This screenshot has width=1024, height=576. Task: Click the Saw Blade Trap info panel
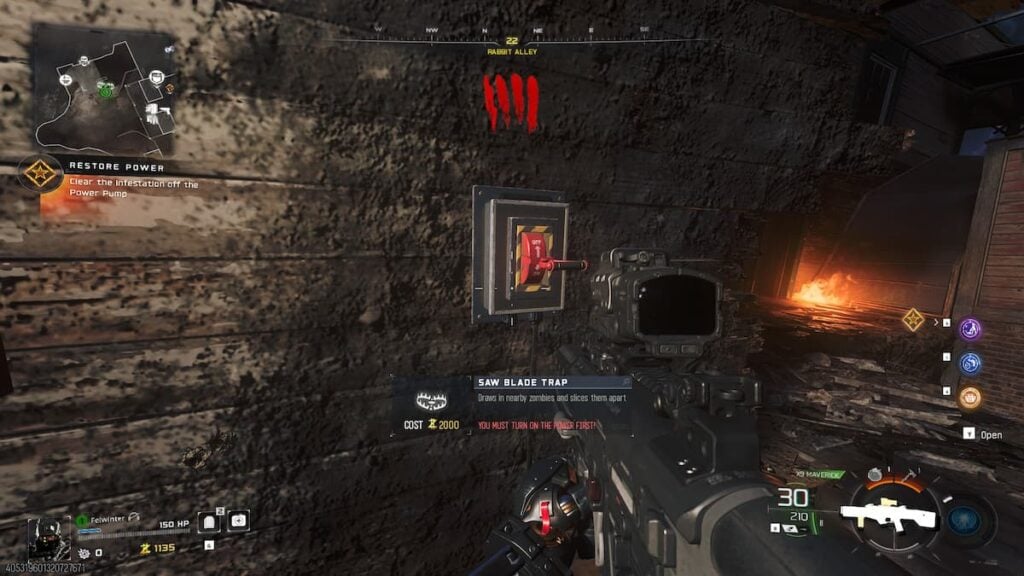pos(512,405)
